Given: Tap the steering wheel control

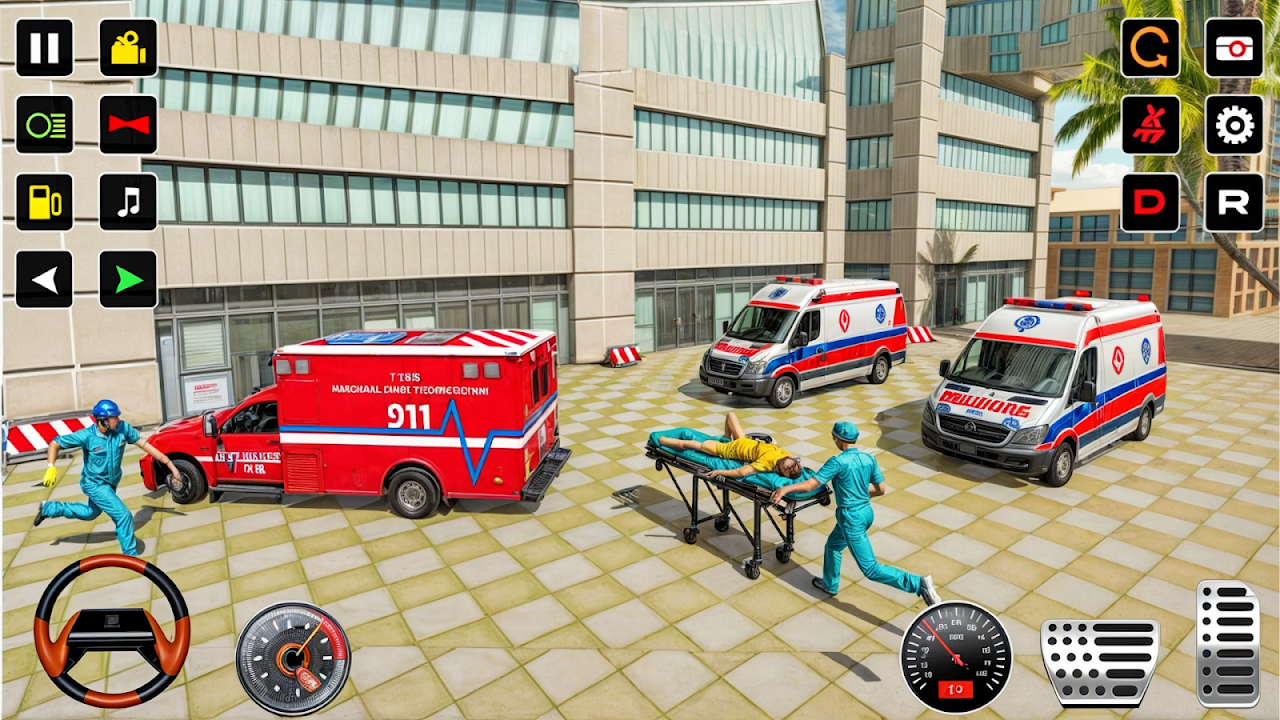Looking at the screenshot, I should click(x=112, y=631).
